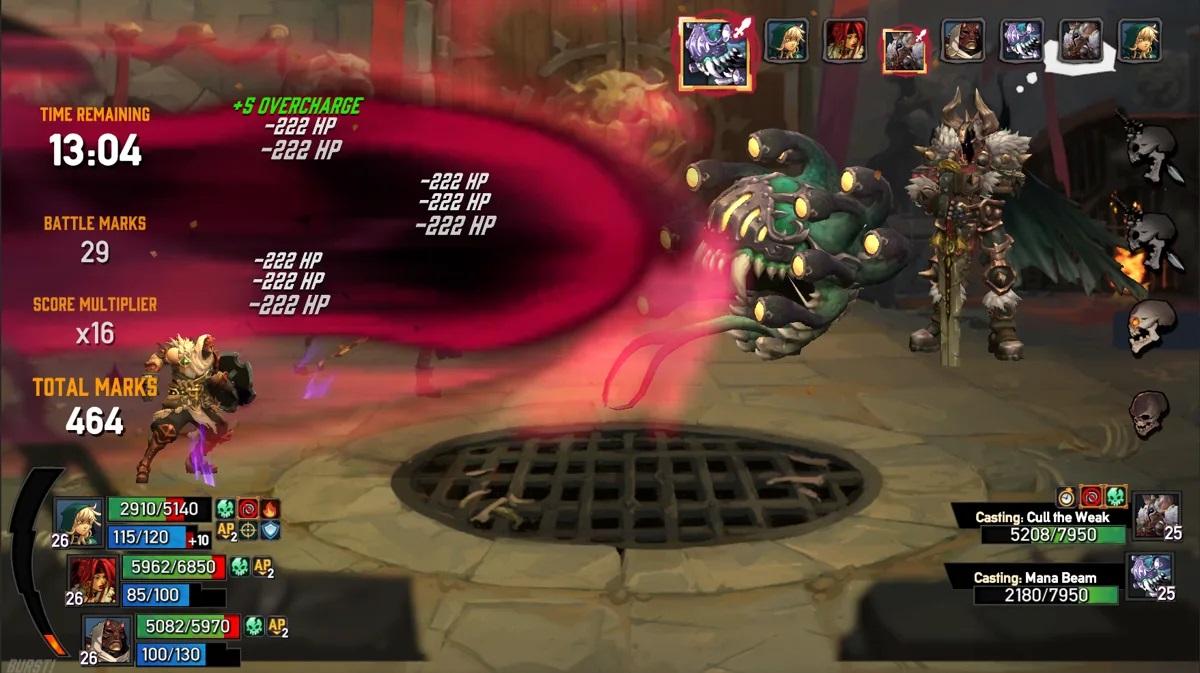
Task: Inspect the stopwatch status icon on the enemy
Action: [x=1067, y=496]
